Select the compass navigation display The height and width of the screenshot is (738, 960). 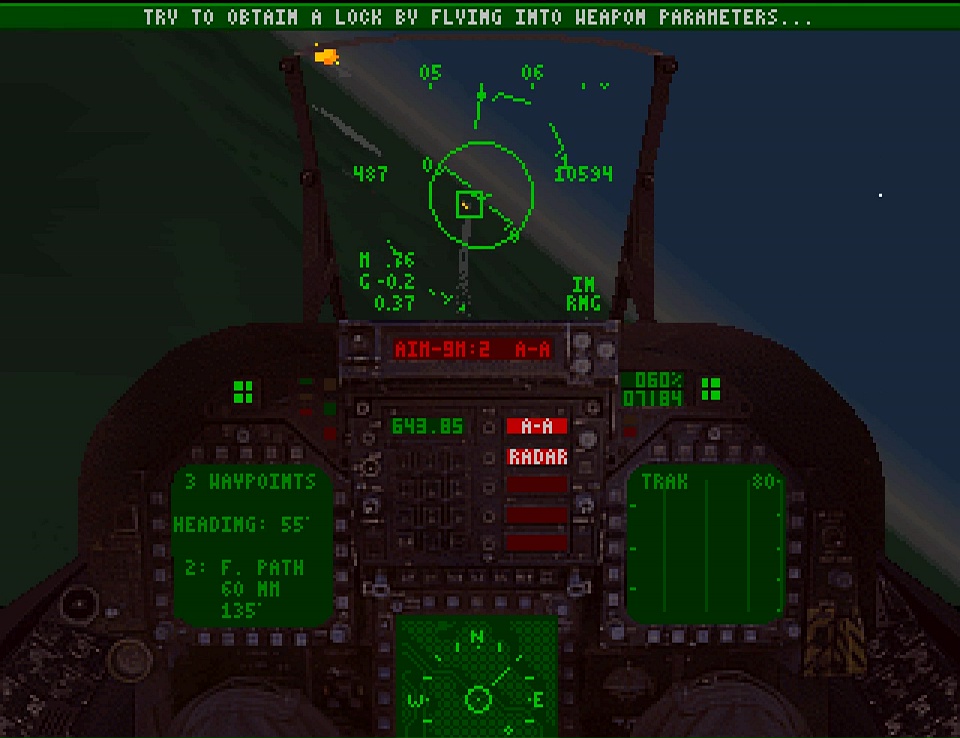tap(477, 675)
